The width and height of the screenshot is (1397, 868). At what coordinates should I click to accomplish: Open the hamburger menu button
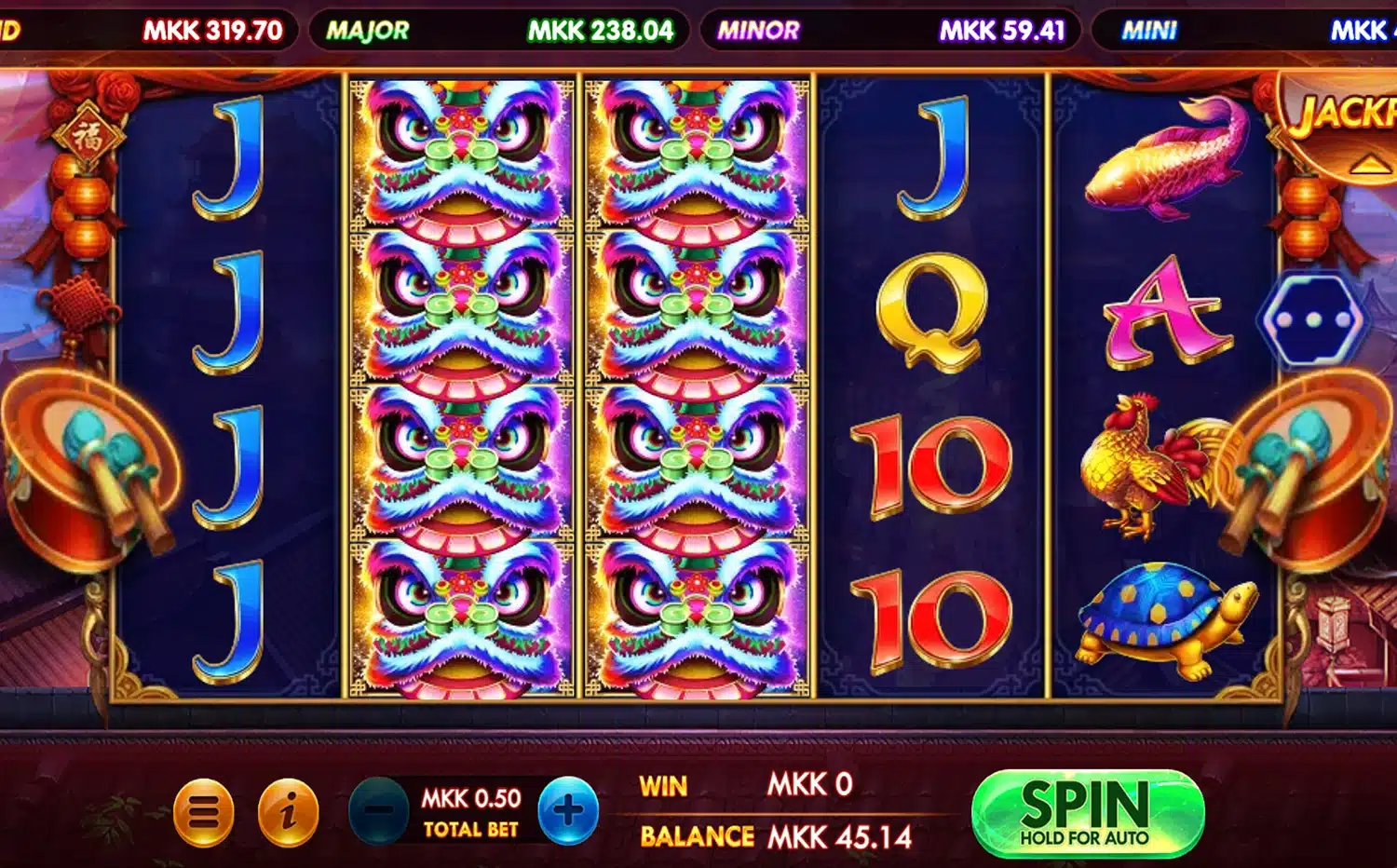[203, 813]
